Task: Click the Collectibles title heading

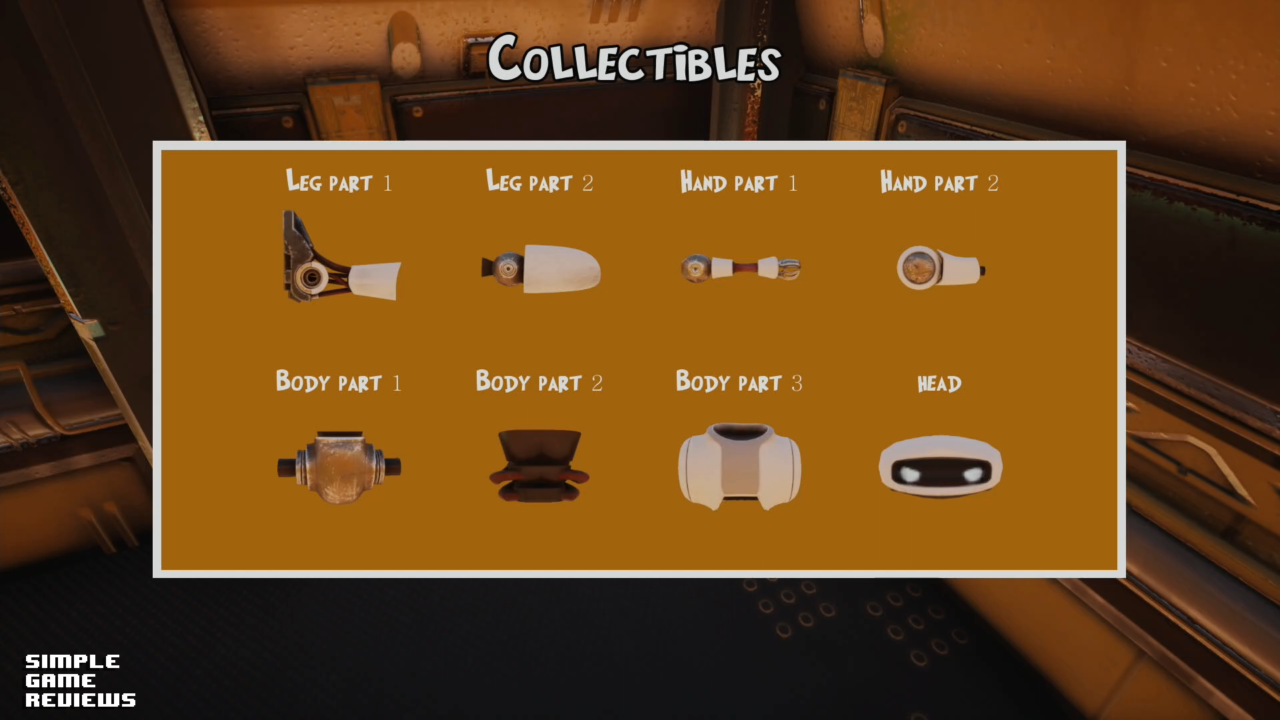Action: [x=637, y=60]
